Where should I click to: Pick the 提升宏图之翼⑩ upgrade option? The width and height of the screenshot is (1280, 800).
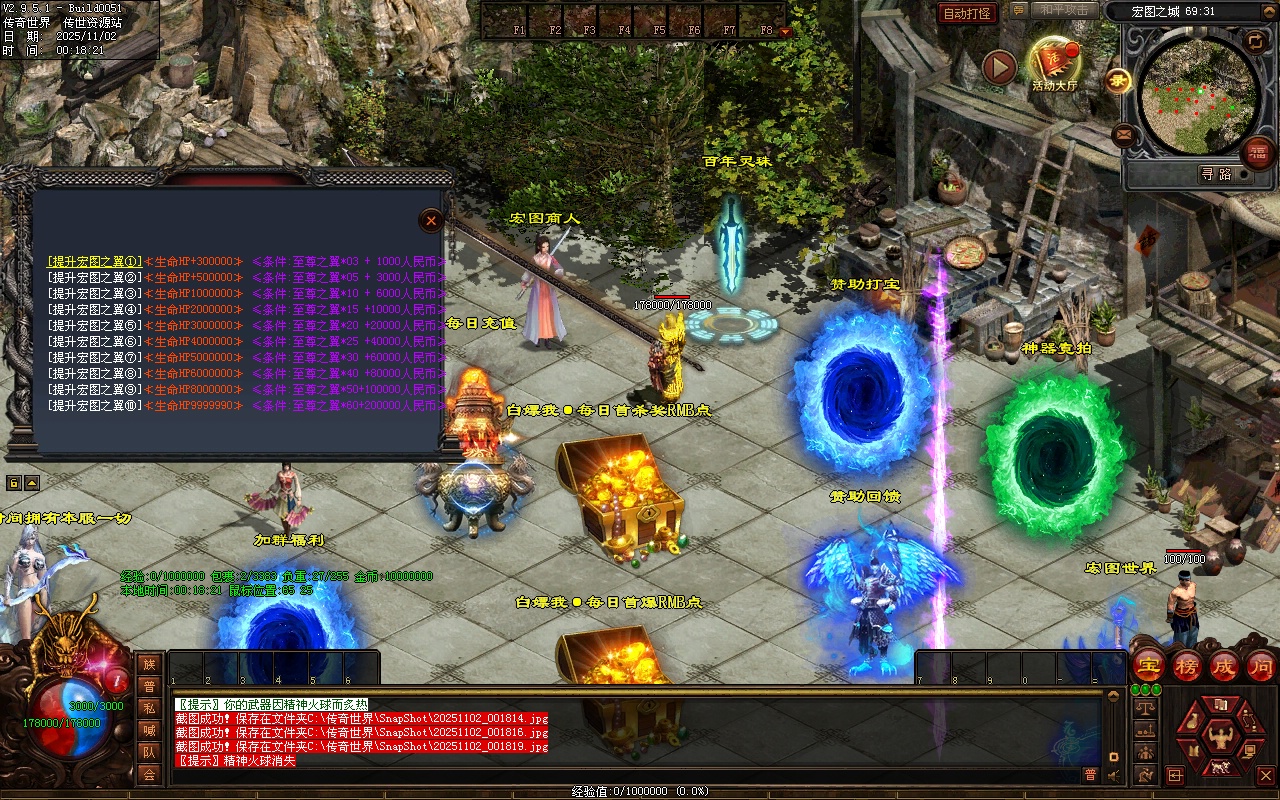95,406
